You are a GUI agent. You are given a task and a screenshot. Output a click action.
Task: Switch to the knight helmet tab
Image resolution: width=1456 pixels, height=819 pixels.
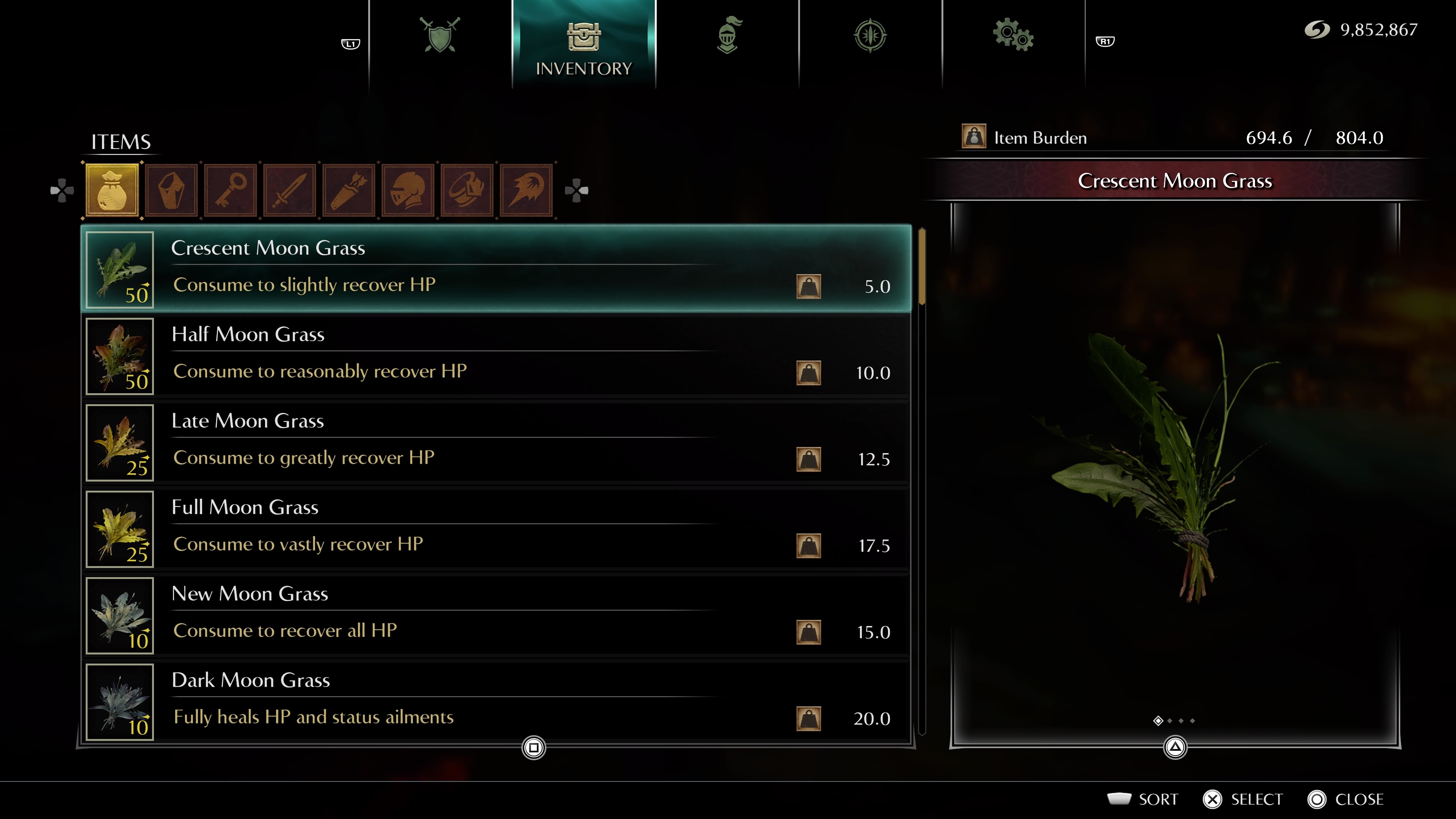click(x=728, y=35)
